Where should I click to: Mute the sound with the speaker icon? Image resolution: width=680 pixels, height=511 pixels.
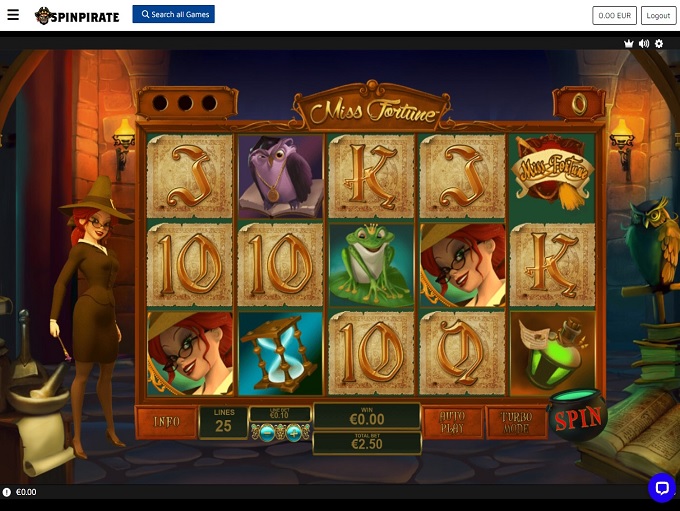(644, 44)
